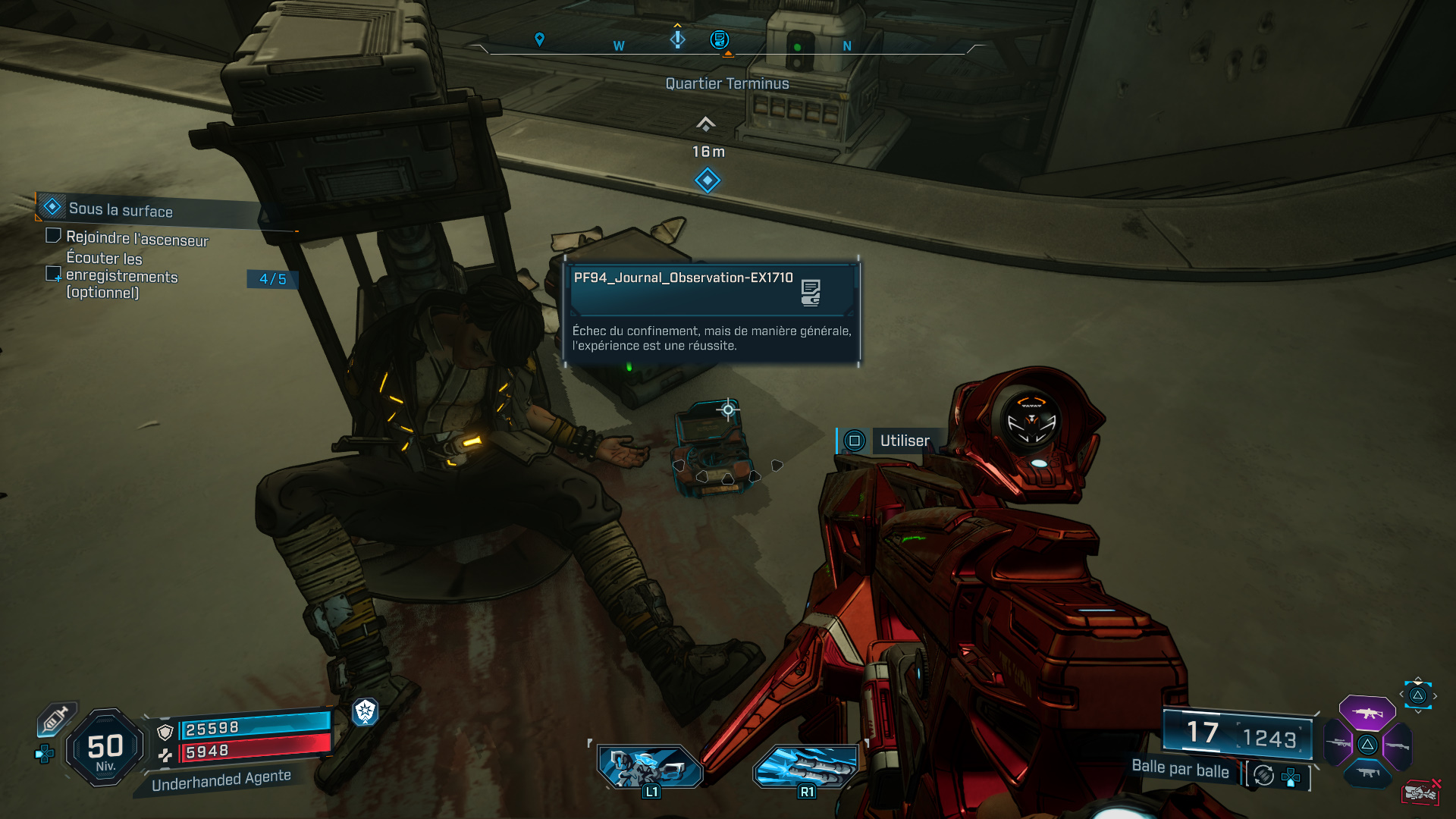Click the map pin marker on the compass
This screenshot has width=1456, height=819.
pos(539,39)
